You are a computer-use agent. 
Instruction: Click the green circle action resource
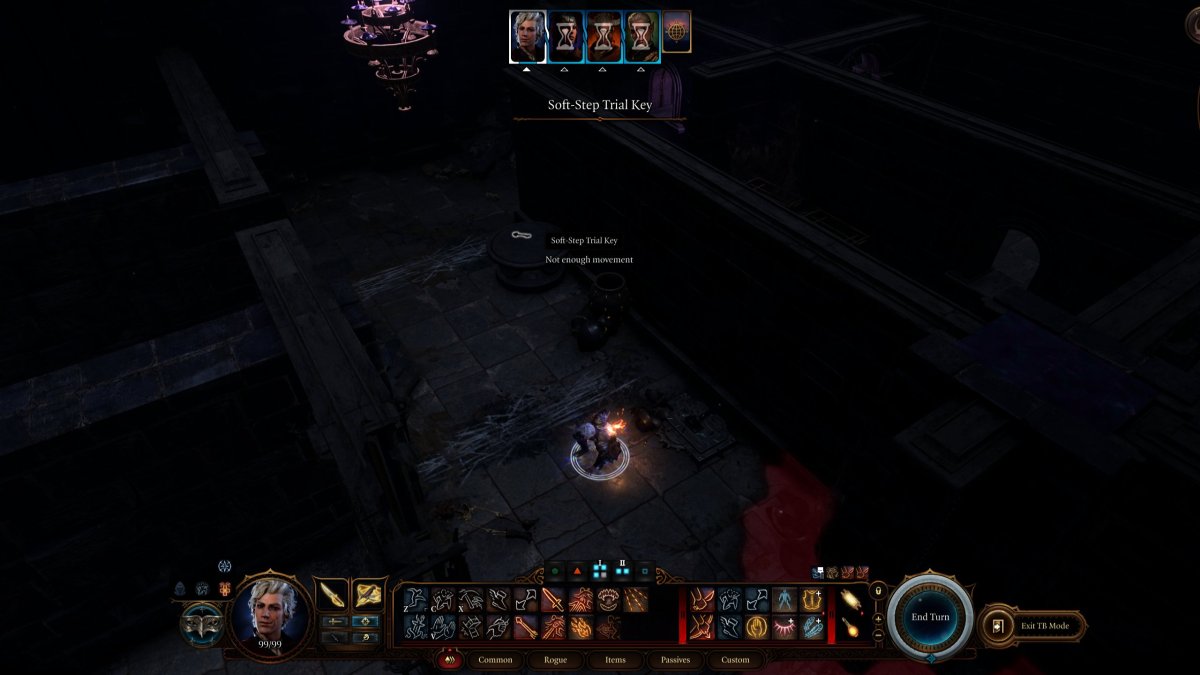(554, 573)
